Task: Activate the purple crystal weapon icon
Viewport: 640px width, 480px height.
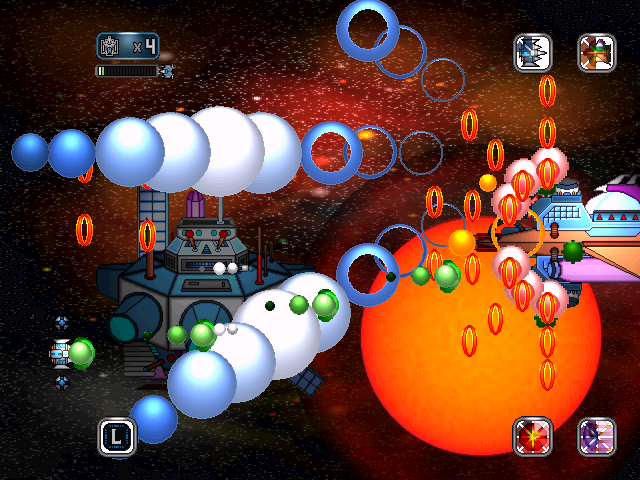Action: [597, 436]
